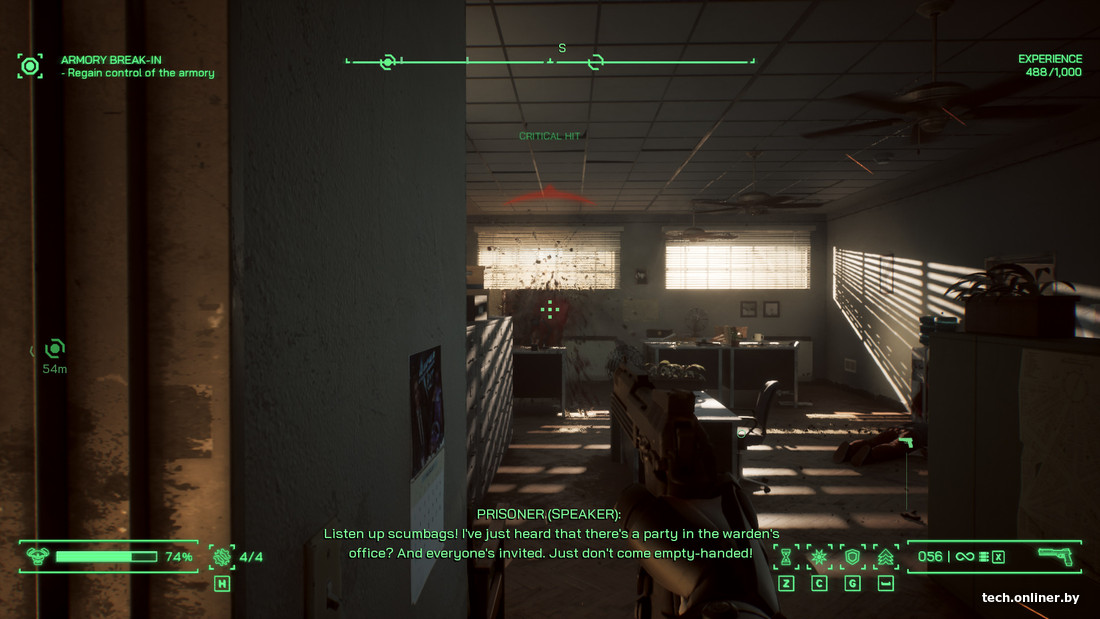Activate the shield armor ability

point(852,557)
